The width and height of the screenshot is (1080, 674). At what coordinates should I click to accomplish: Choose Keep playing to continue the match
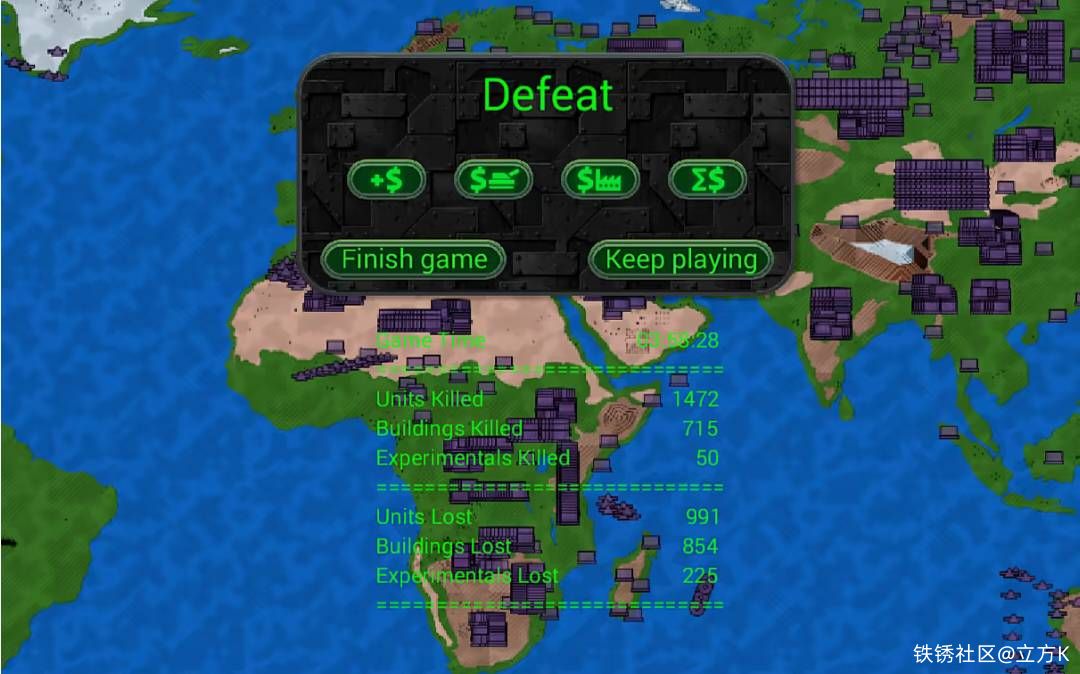681,260
